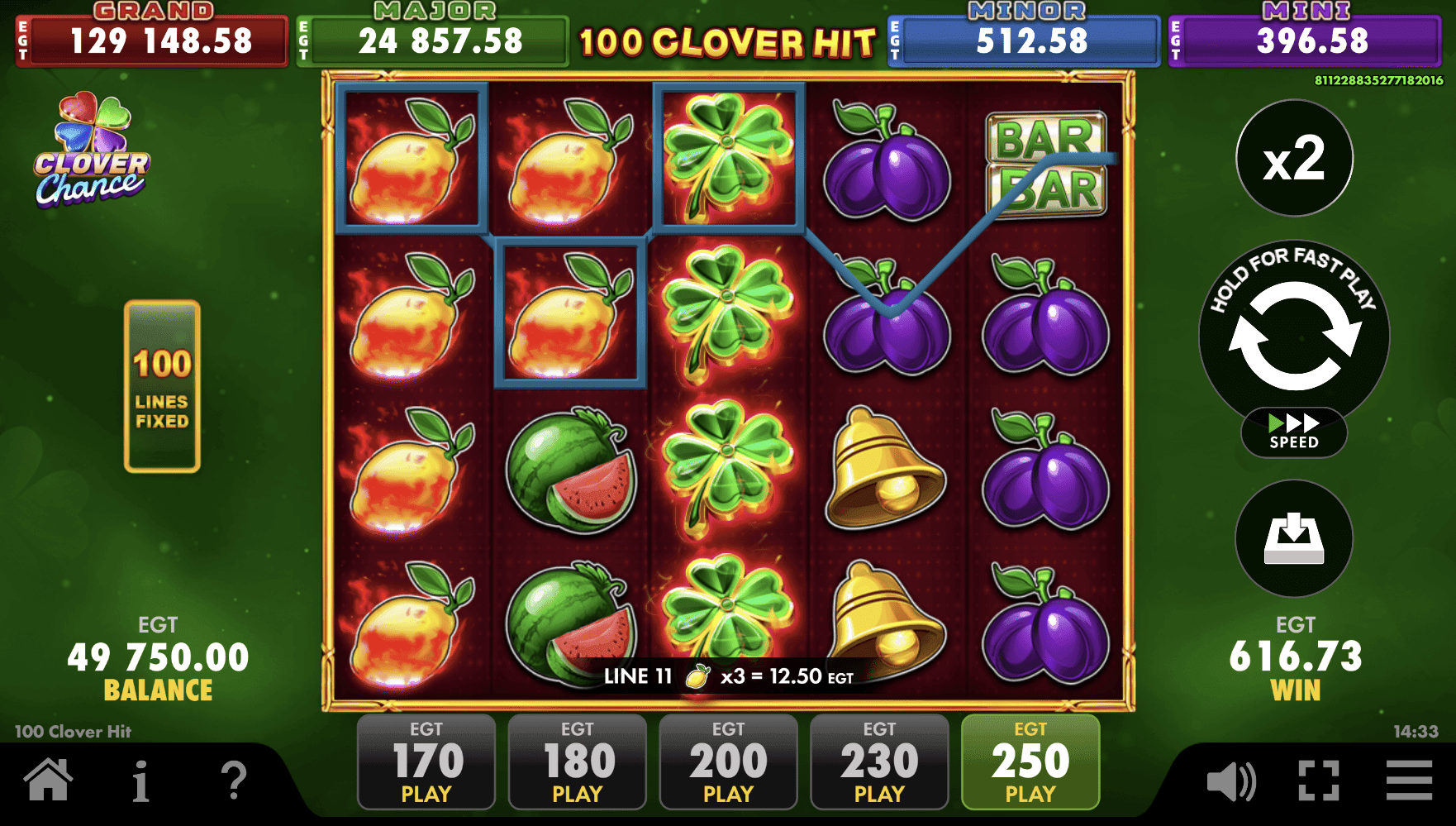
Task: Toggle fast play SPEED mode
Action: (x=1294, y=432)
